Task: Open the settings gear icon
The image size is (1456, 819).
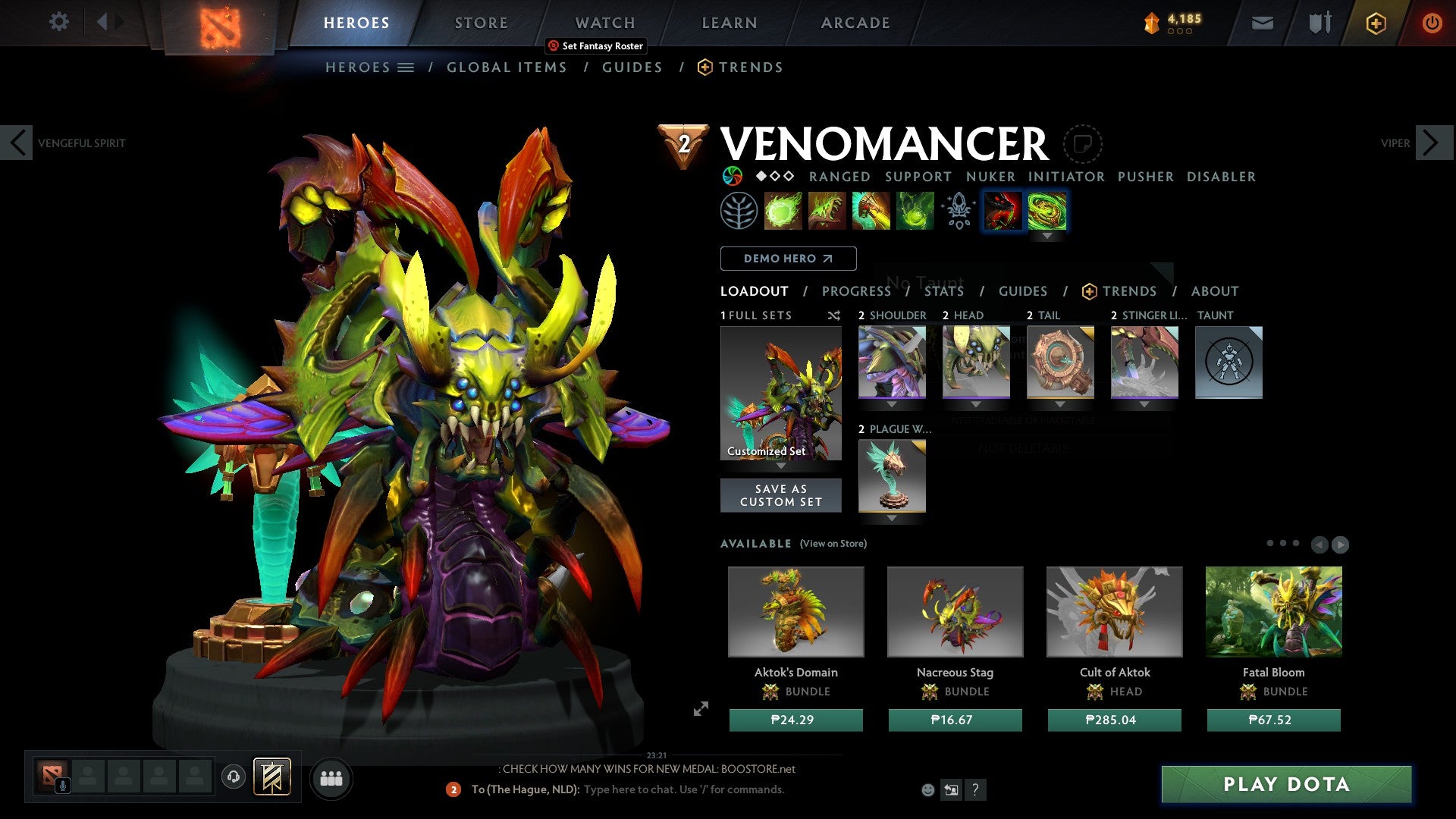Action: tap(58, 22)
